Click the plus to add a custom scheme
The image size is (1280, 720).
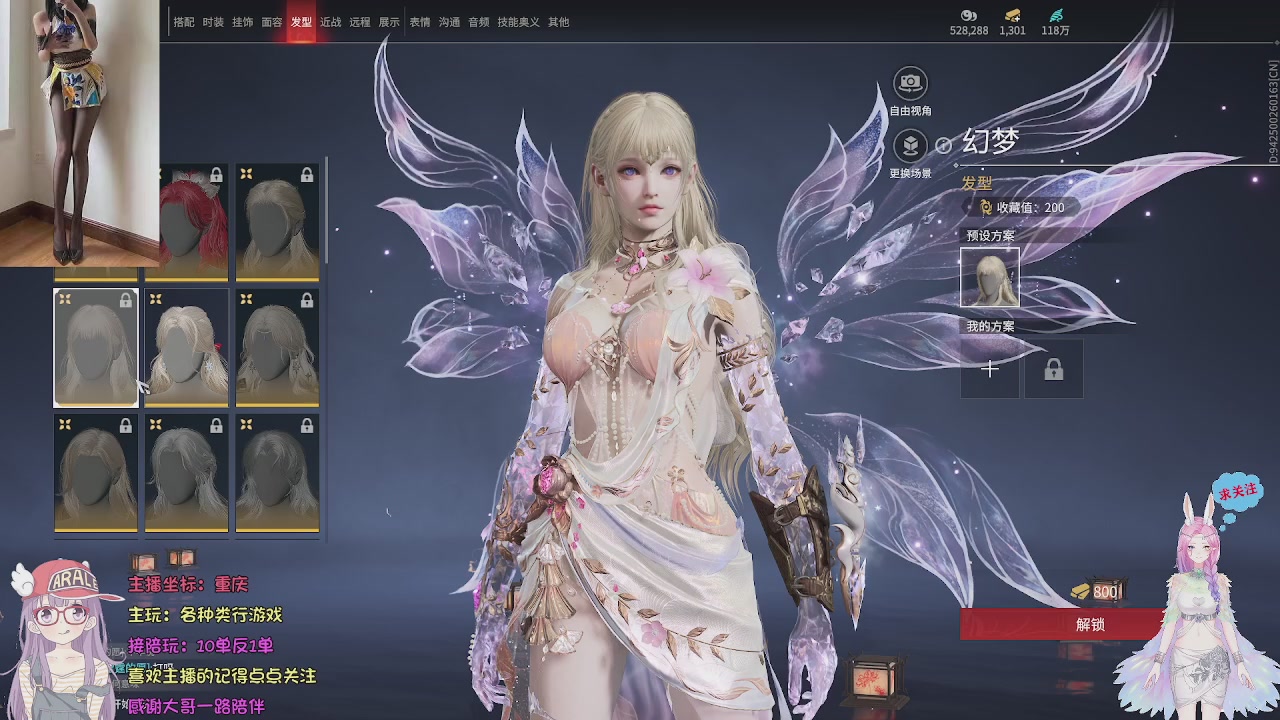(989, 368)
